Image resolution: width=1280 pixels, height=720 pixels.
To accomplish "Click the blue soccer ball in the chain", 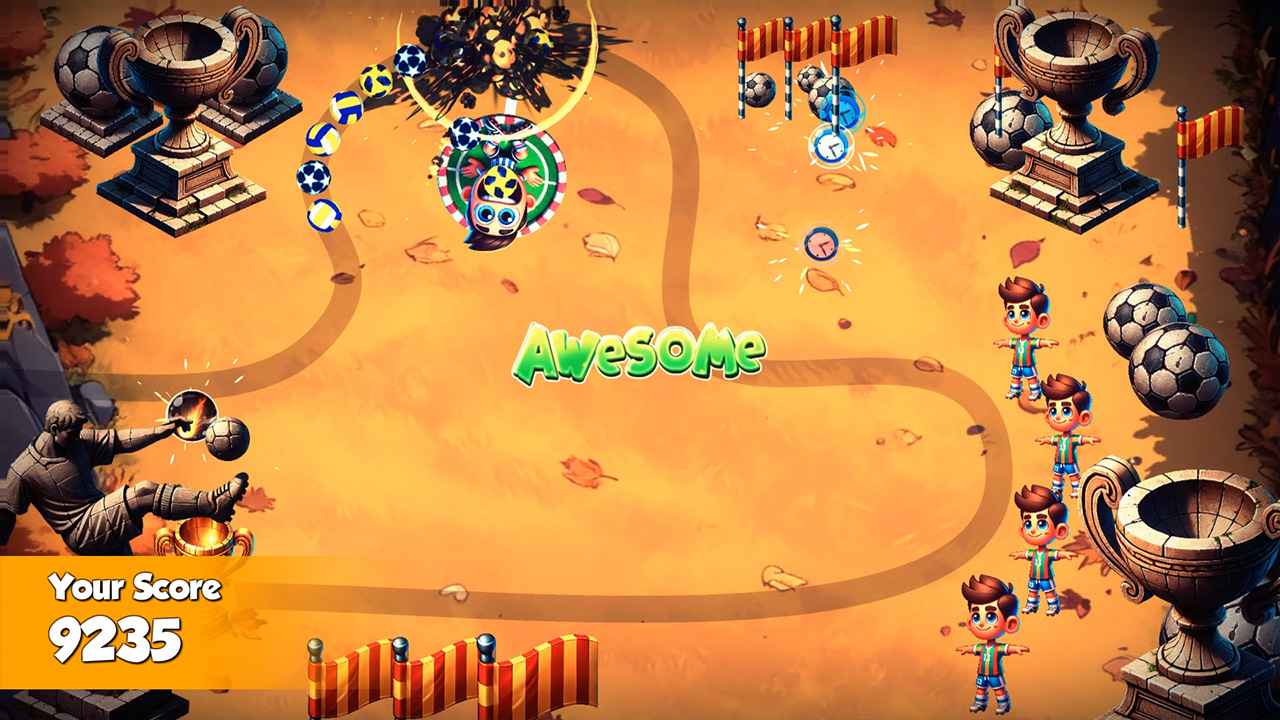I will [x=312, y=178].
